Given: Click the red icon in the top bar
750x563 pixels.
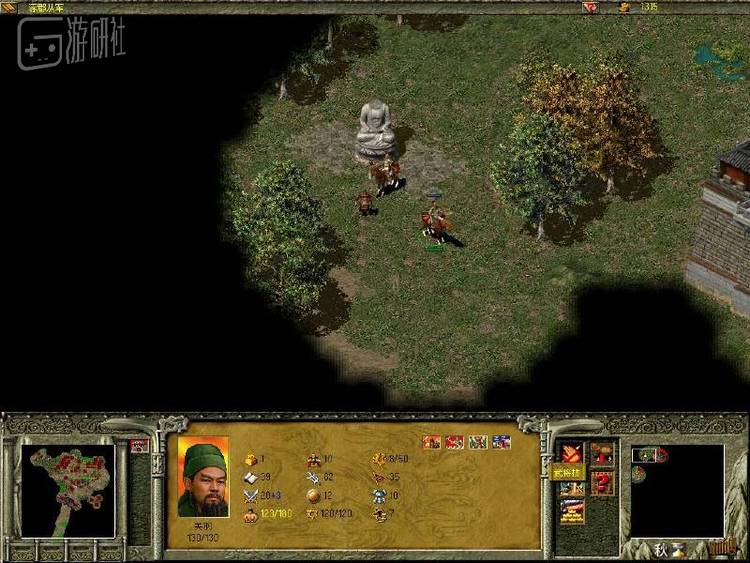Looking at the screenshot, I should tap(591, 7).
